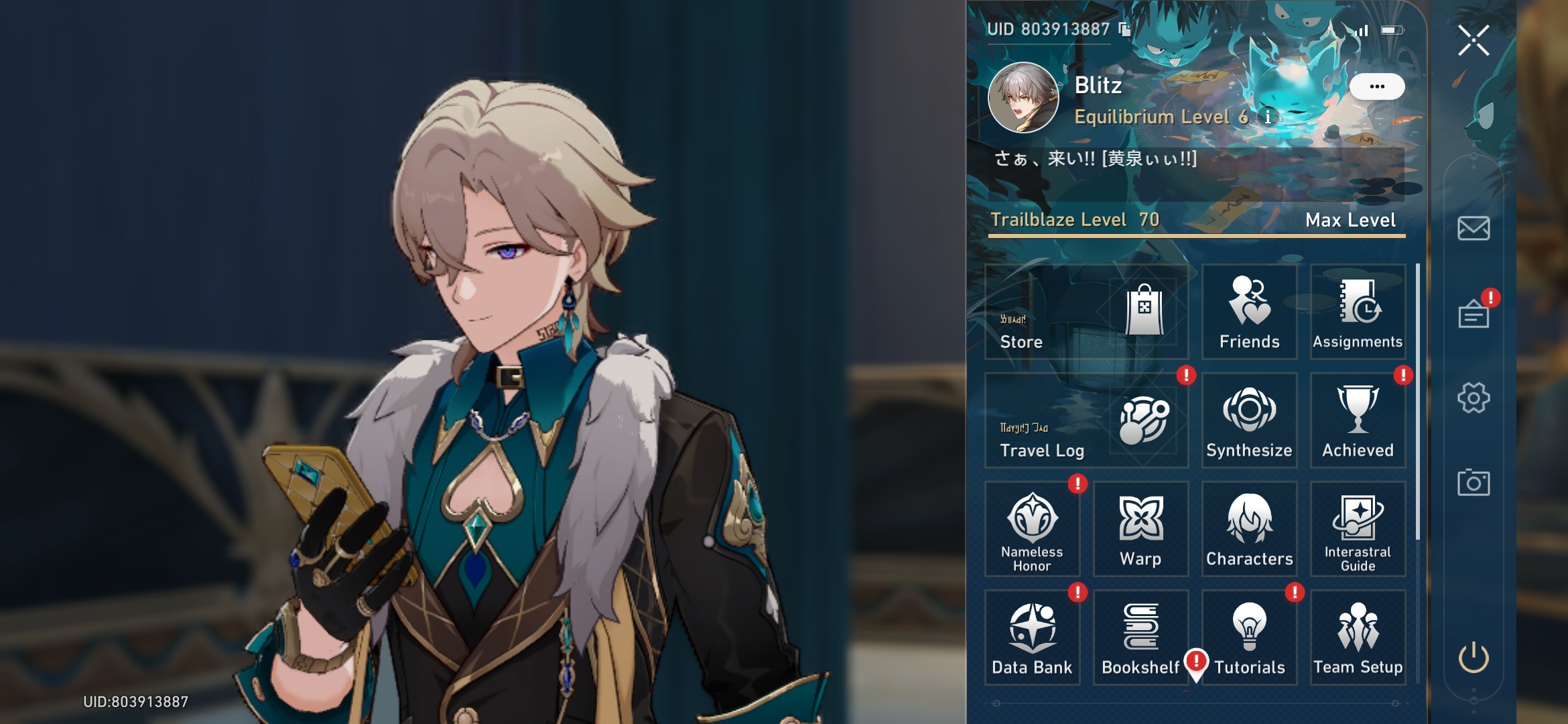1568x724 pixels.
Task: Open the game Settings gear
Action: pyautogui.click(x=1473, y=398)
